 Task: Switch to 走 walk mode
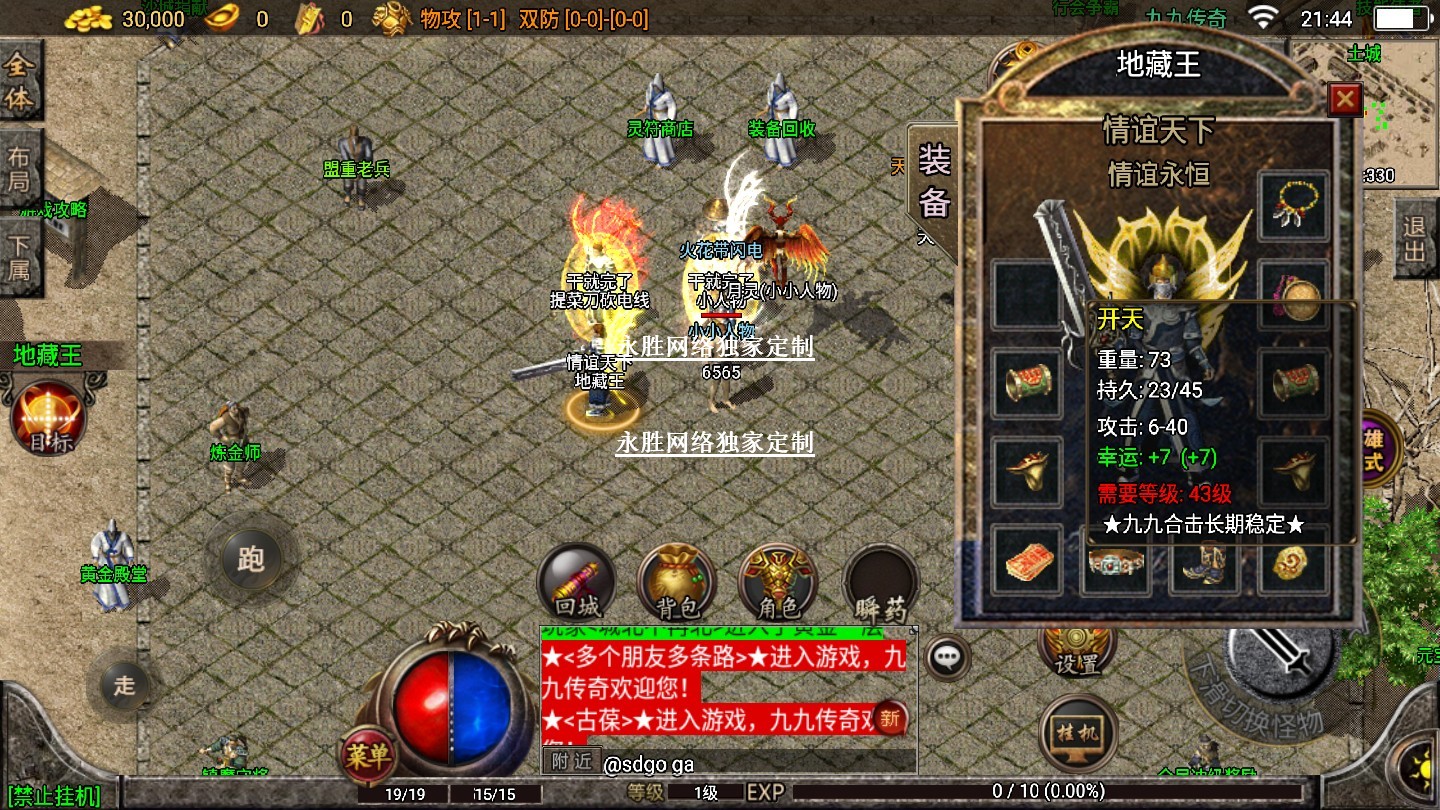click(x=124, y=686)
